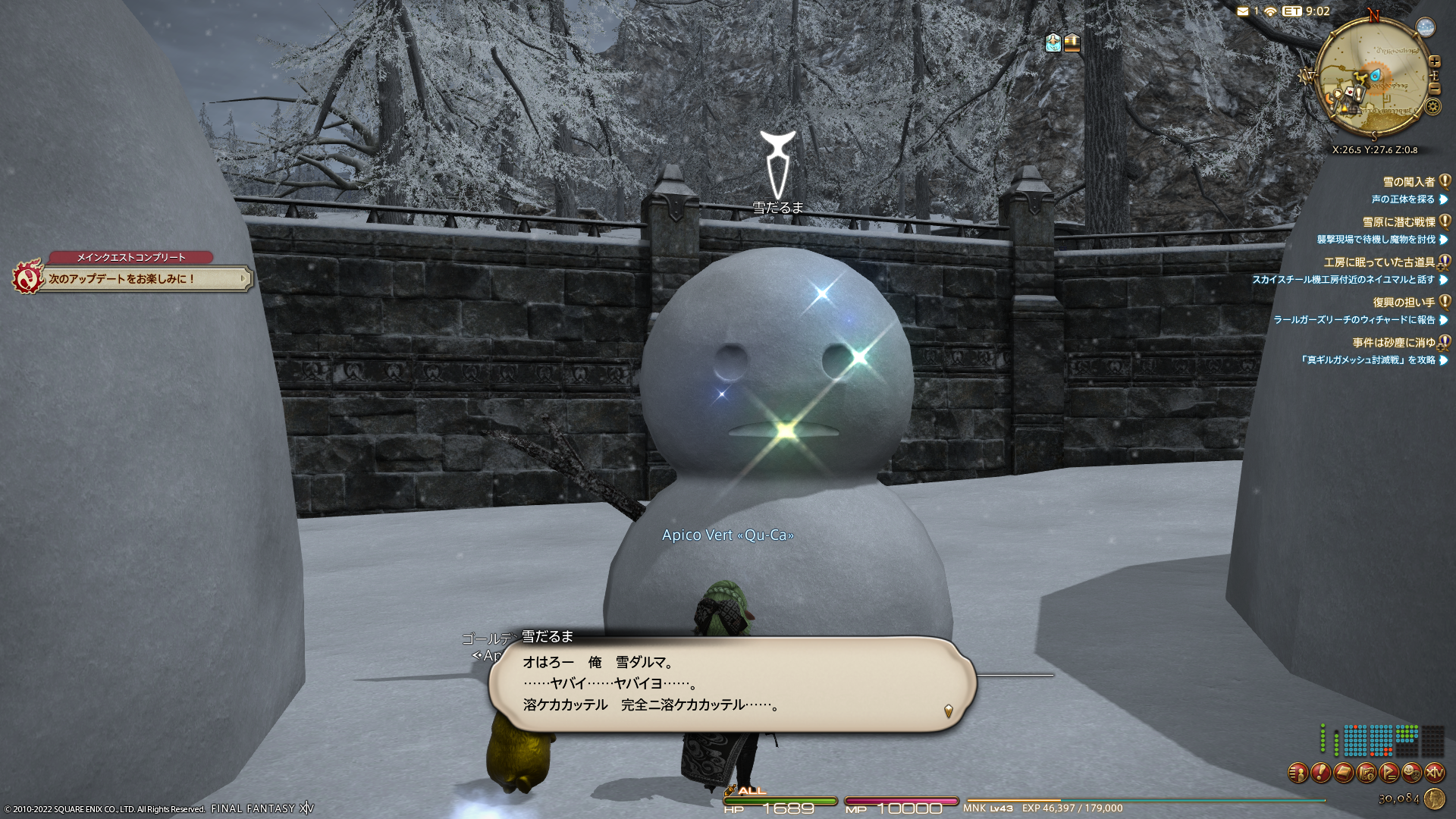Image resolution: width=1456 pixels, height=819 pixels.
Task: Open the 工房に眠っていた古道具 quest entry
Action: click(1379, 262)
